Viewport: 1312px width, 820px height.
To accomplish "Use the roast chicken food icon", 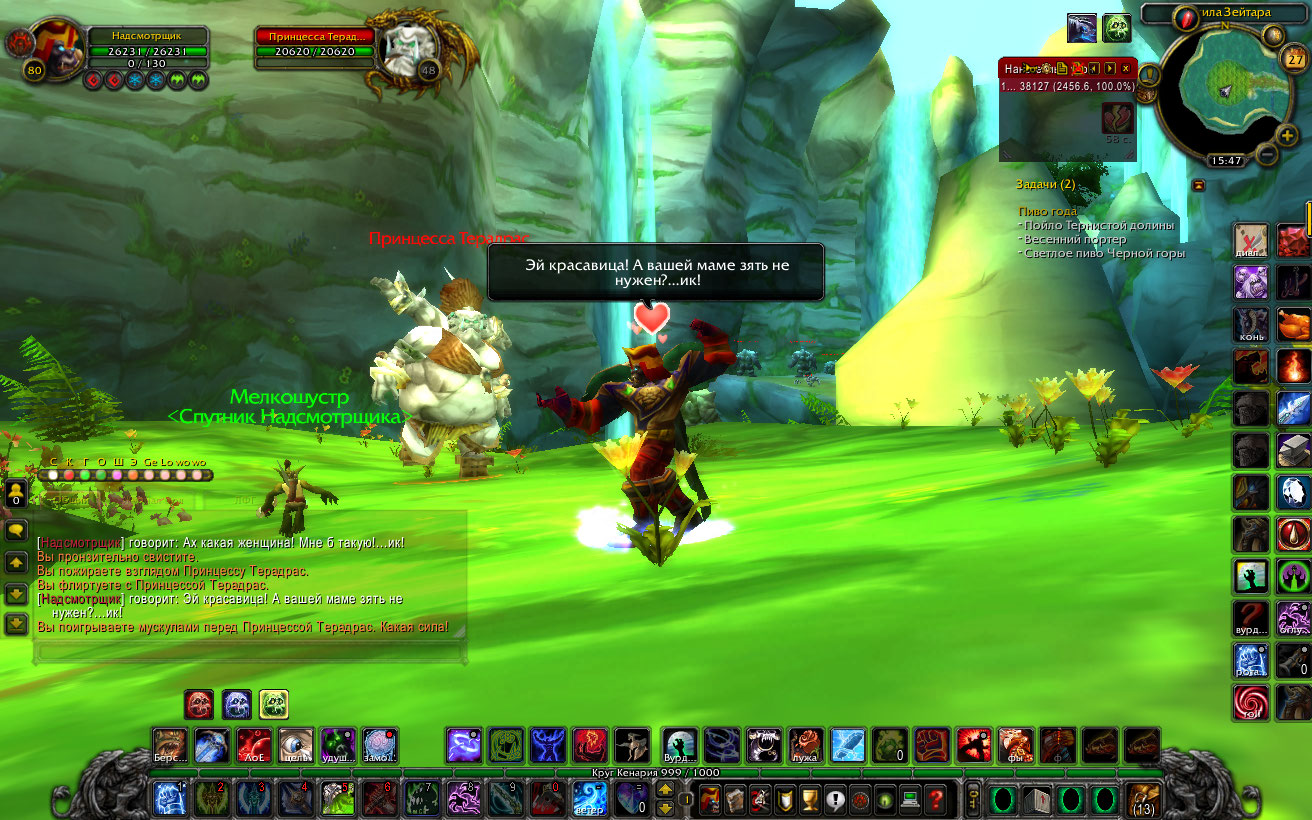I will [1294, 325].
